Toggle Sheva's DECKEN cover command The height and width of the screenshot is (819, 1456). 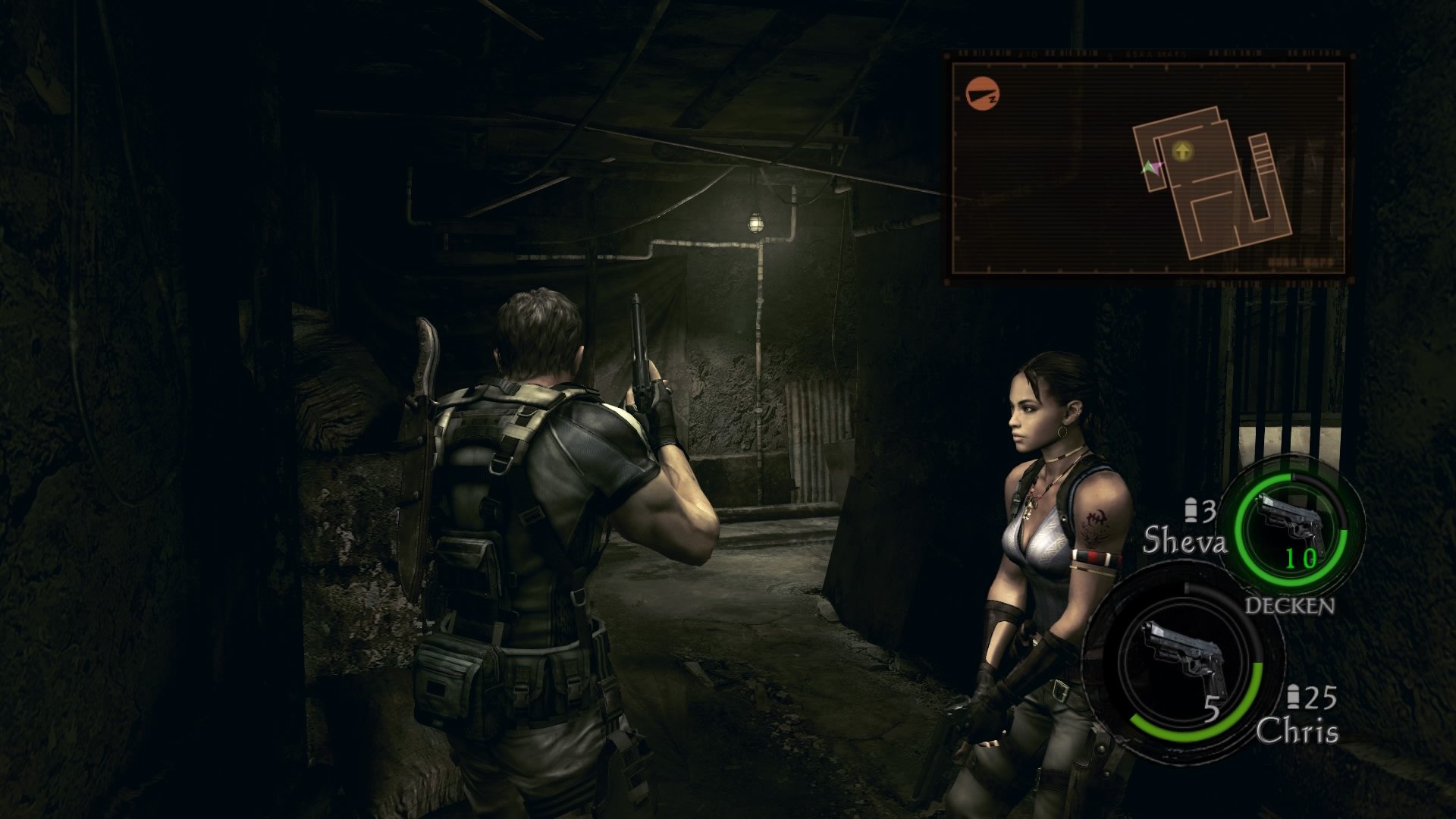click(x=1288, y=606)
